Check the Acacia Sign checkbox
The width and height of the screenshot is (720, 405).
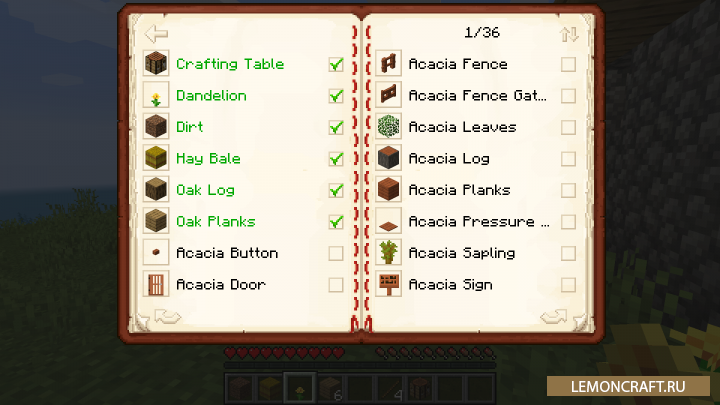(x=568, y=285)
